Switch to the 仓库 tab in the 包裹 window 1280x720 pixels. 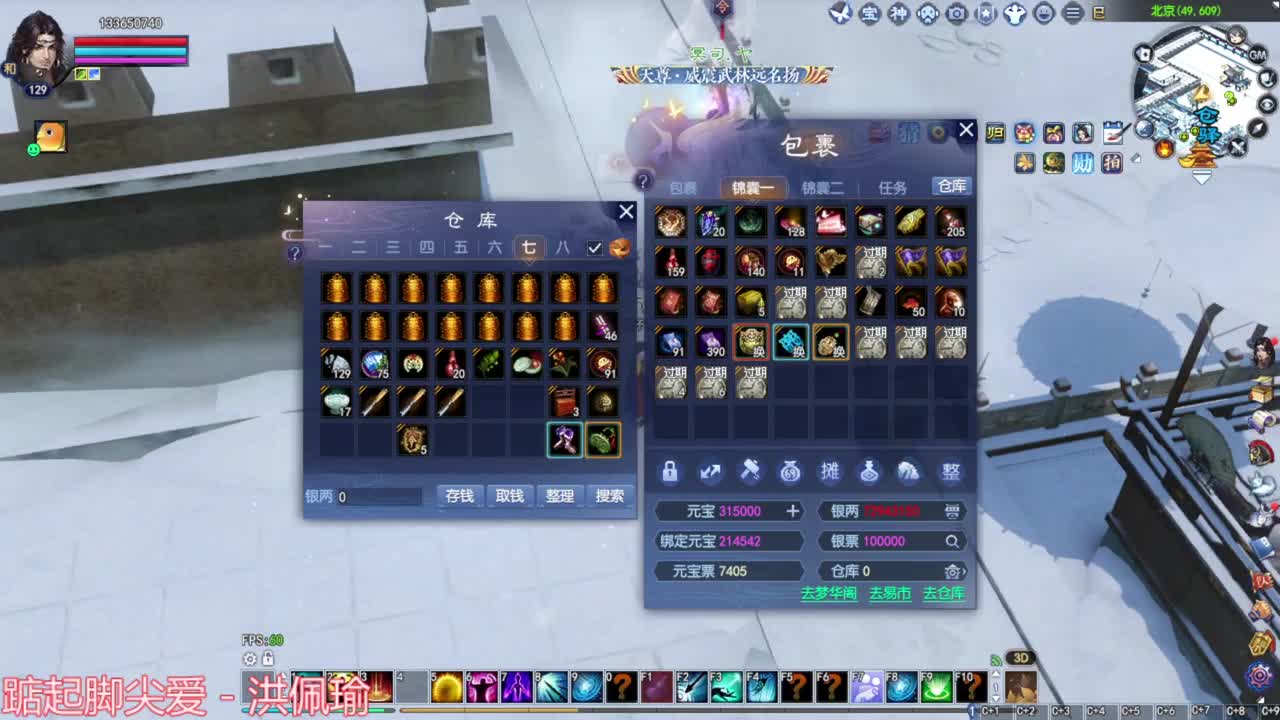point(950,186)
